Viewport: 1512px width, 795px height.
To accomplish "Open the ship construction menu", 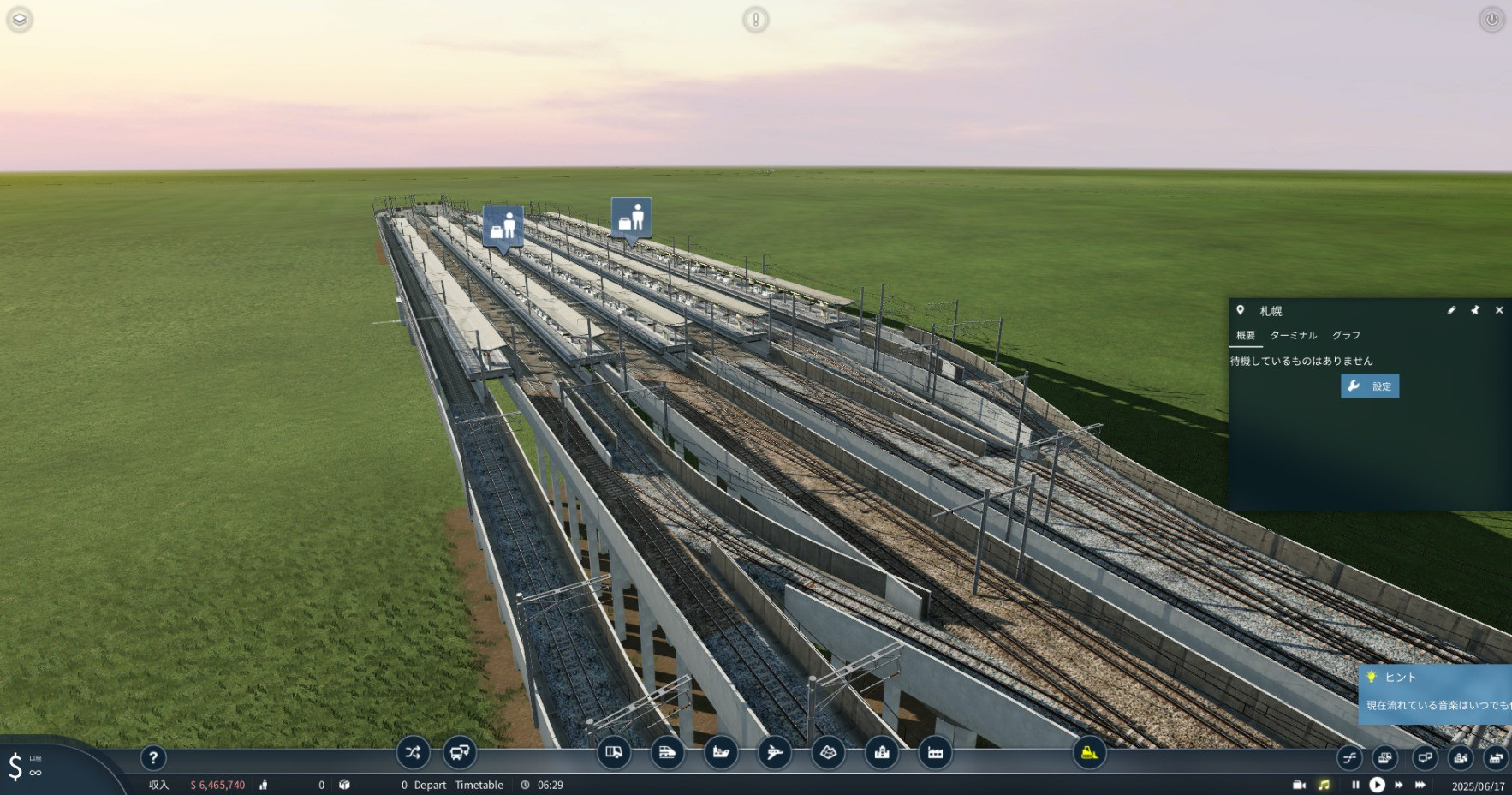I will [721, 753].
